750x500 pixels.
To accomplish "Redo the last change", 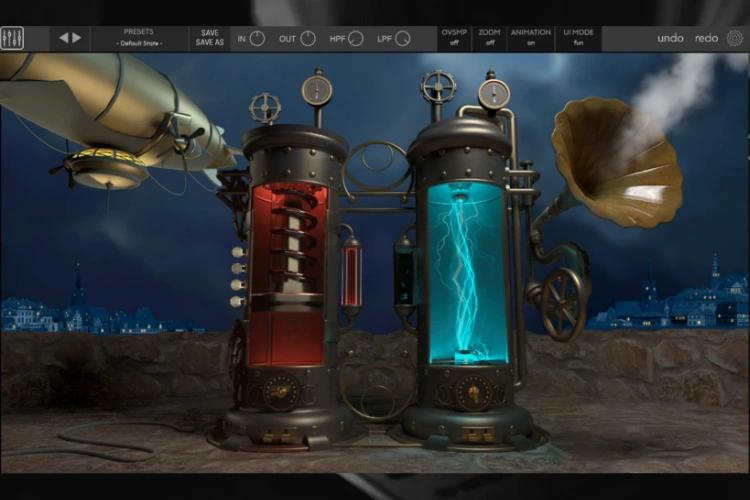I will pyautogui.click(x=706, y=38).
